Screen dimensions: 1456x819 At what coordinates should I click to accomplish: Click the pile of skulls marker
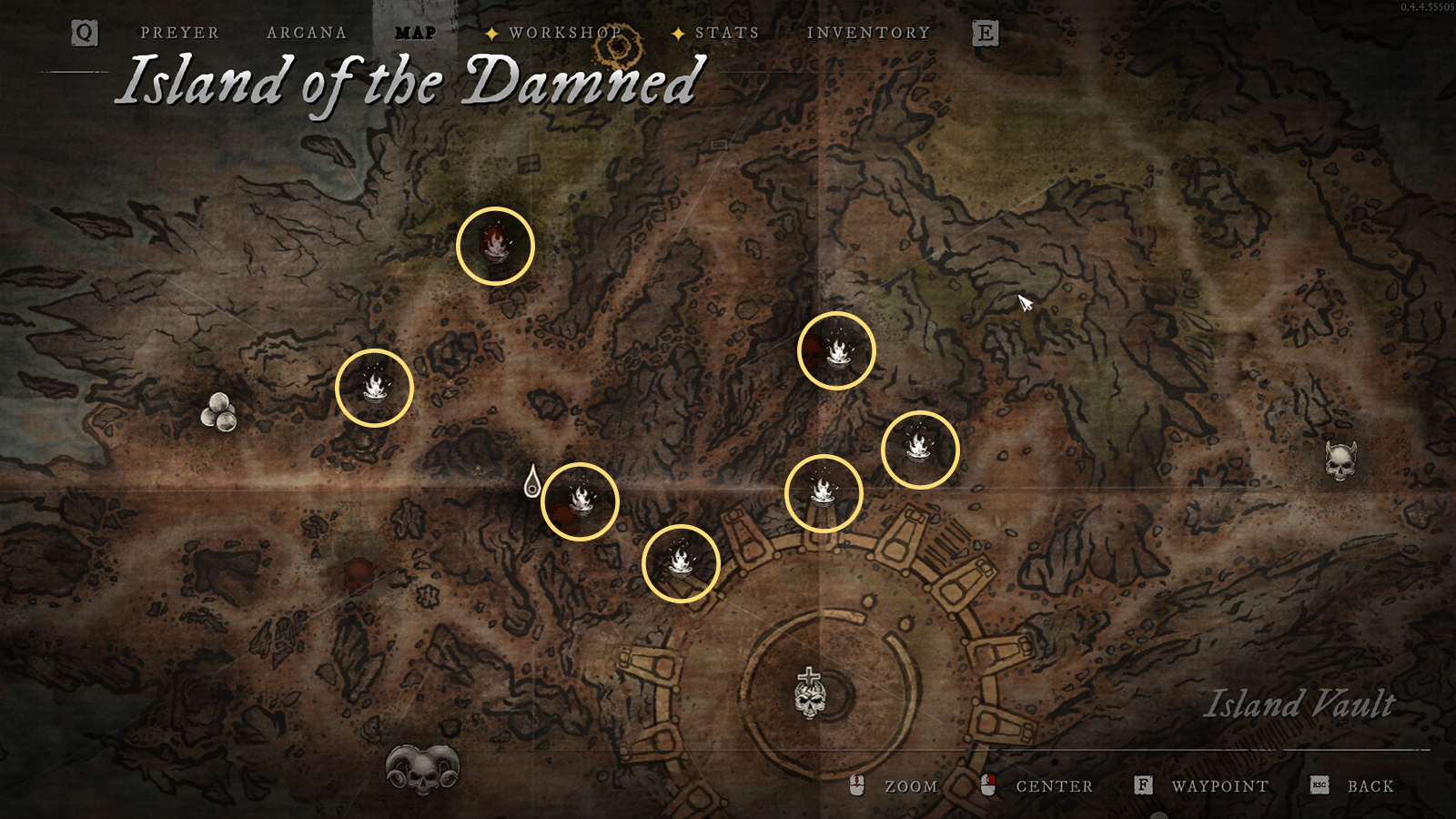click(218, 412)
